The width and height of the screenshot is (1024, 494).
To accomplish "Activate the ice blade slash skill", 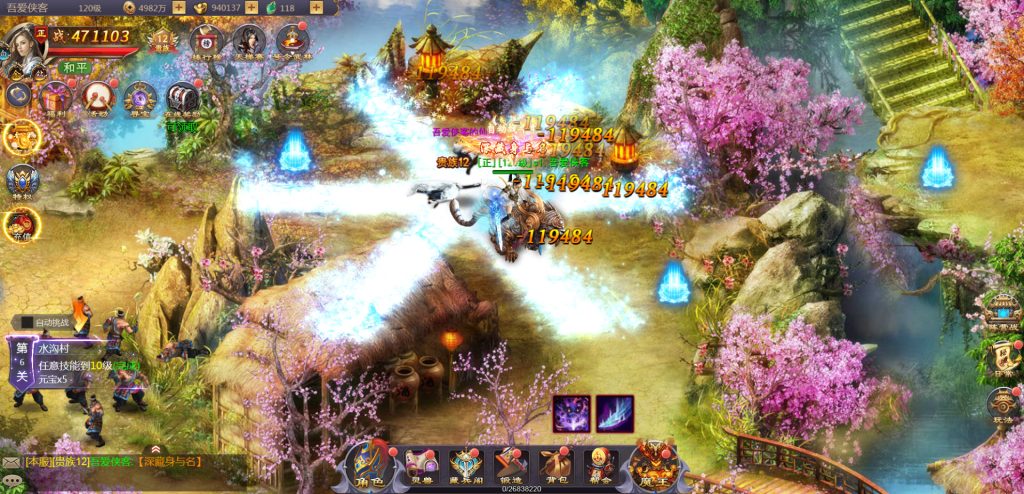I will [615, 413].
